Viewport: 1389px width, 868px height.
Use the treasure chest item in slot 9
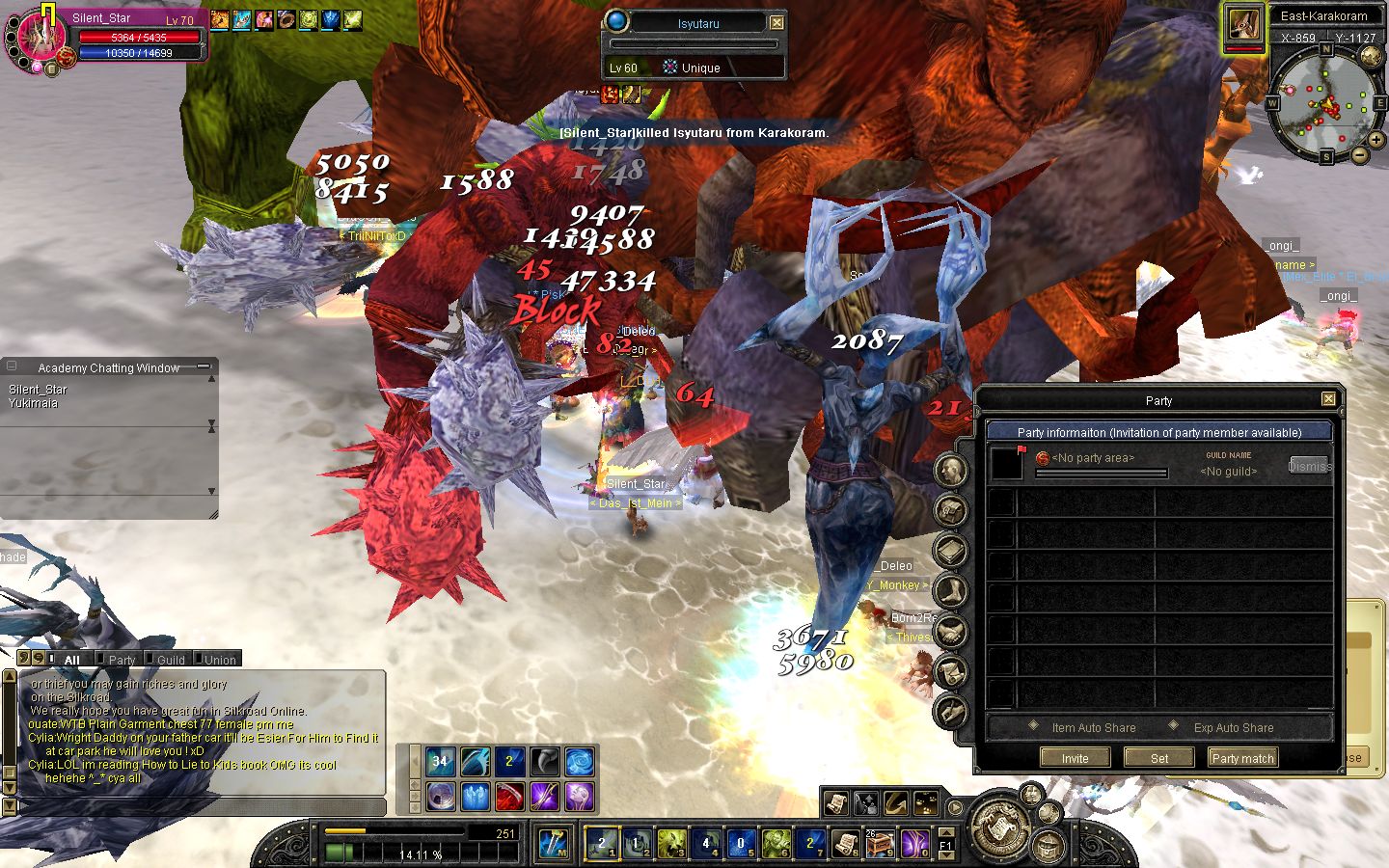click(880, 844)
